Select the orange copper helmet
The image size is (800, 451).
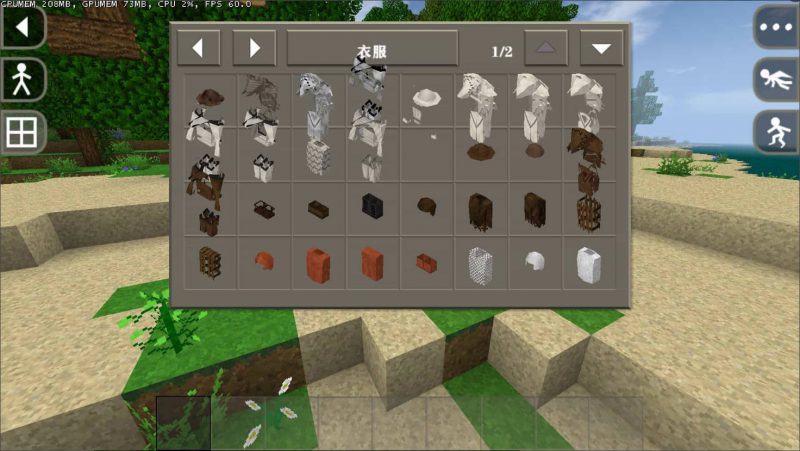click(x=264, y=261)
